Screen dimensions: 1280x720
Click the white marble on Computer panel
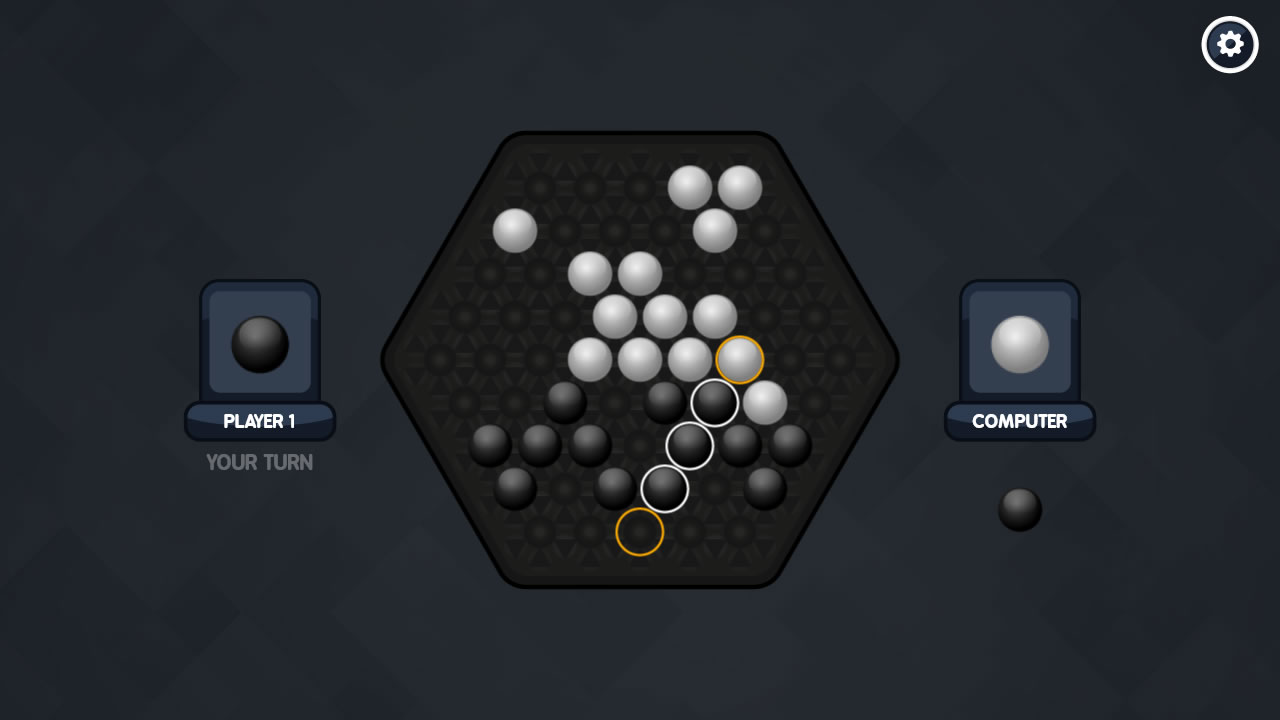pyautogui.click(x=1019, y=345)
